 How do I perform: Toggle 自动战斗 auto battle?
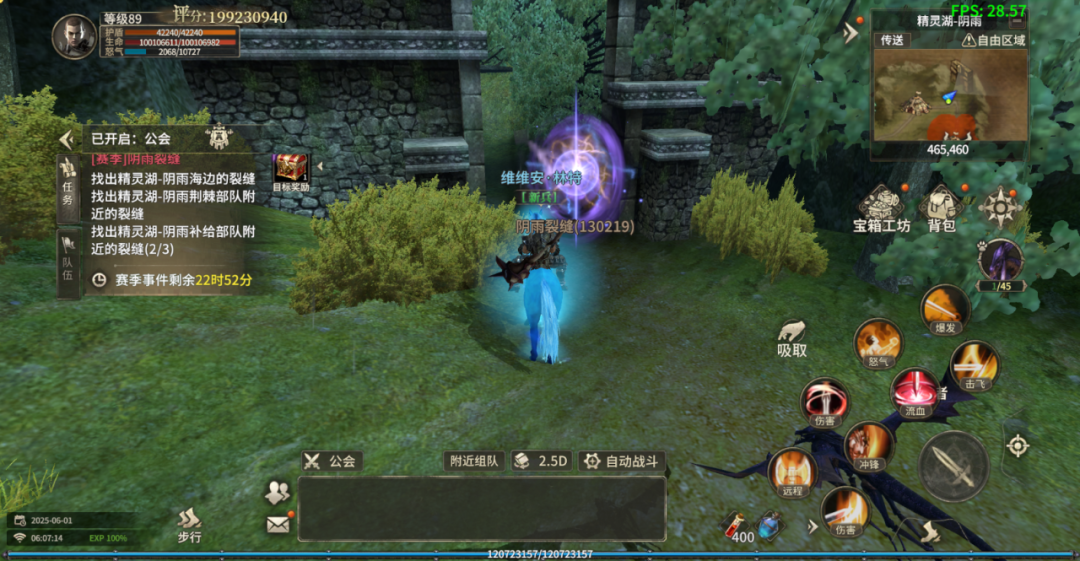(x=622, y=461)
